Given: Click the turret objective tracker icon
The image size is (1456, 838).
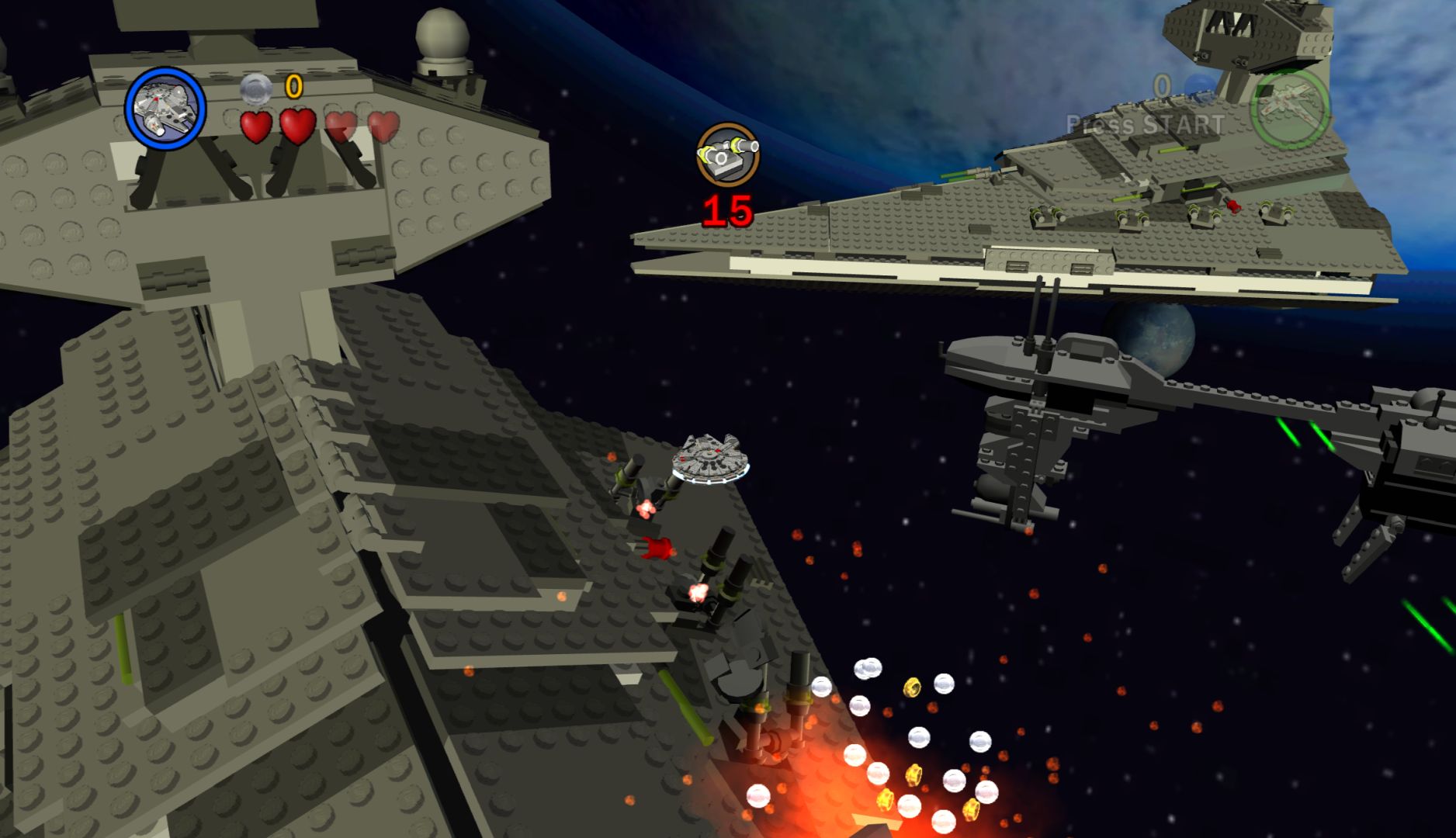Looking at the screenshot, I should (727, 154).
